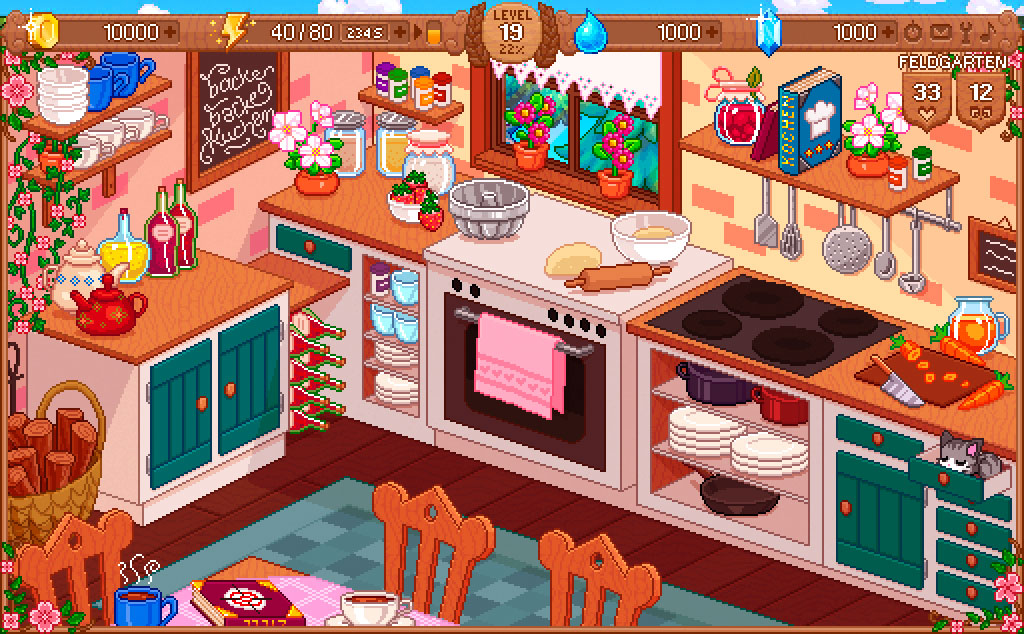Select the Feldgarten heart badge showing 33
Screen dimensions: 1024x634
[927, 99]
